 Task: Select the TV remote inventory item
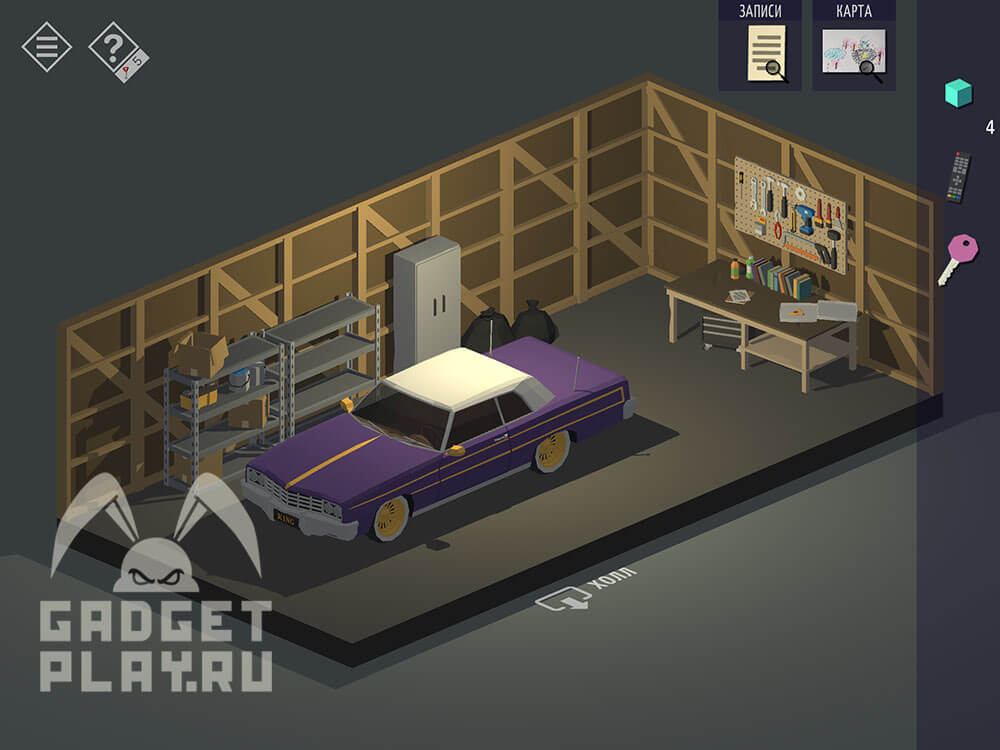pyautogui.click(x=958, y=177)
